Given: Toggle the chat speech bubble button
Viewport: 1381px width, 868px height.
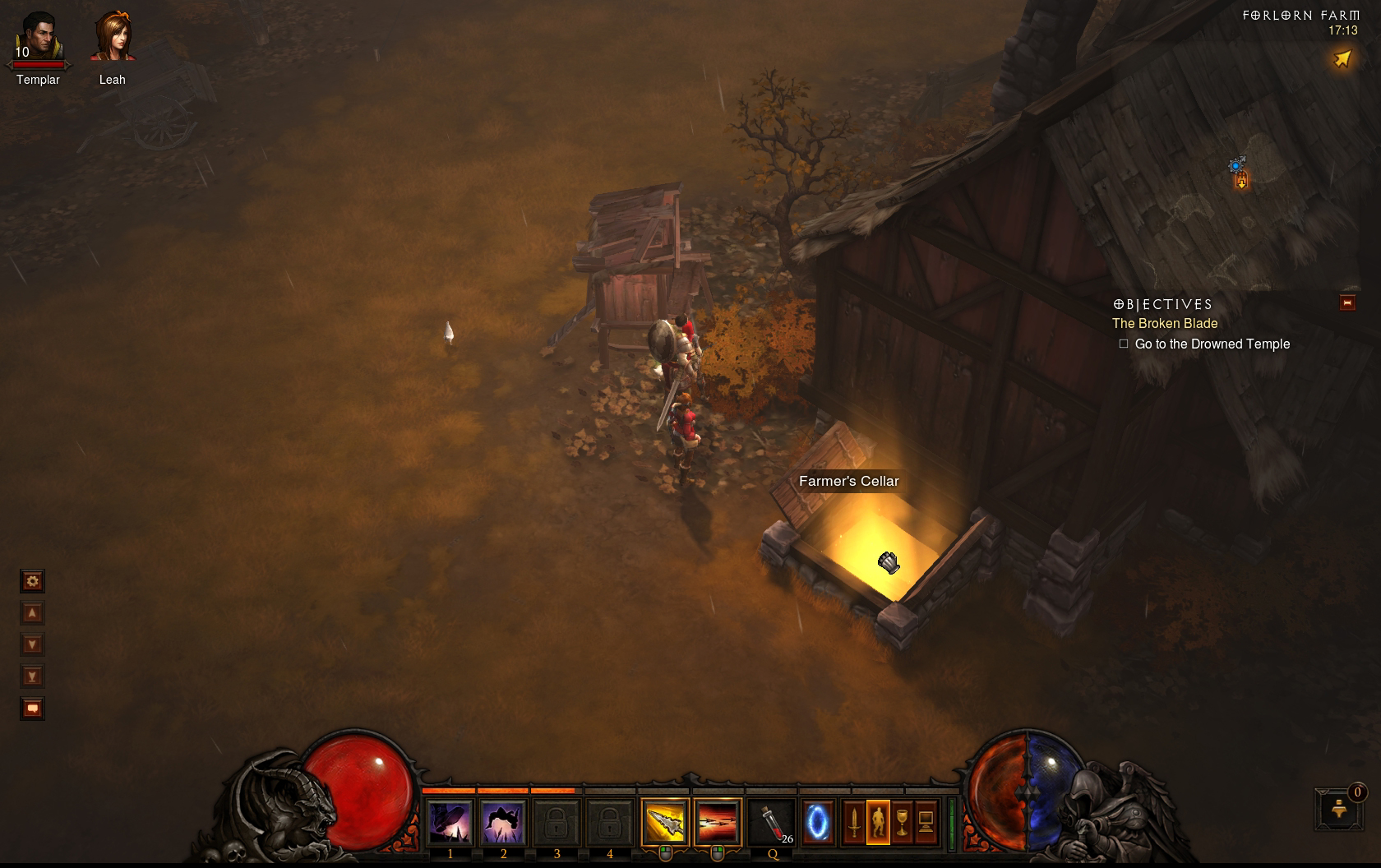Looking at the screenshot, I should tap(32, 709).
